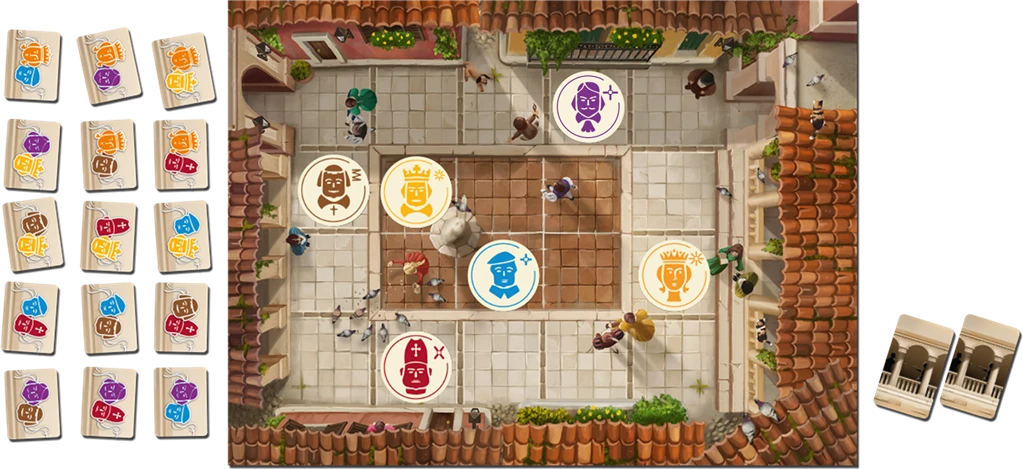Image resolution: width=1023 pixels, height=469 pixels.
Task: Click the orange queen character token
Action: 674,274
